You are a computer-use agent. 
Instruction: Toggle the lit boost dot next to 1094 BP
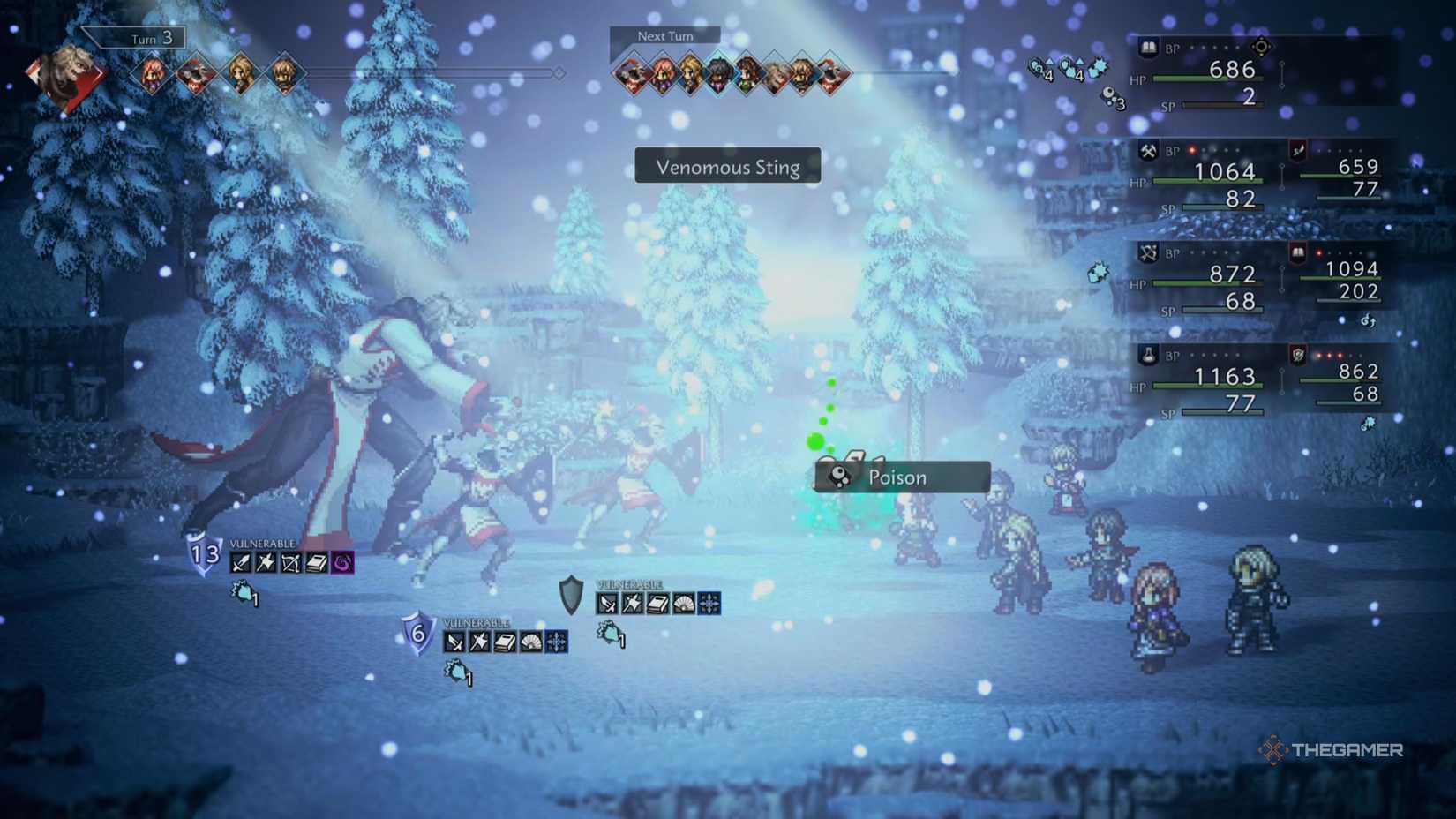coord(1318,252)
